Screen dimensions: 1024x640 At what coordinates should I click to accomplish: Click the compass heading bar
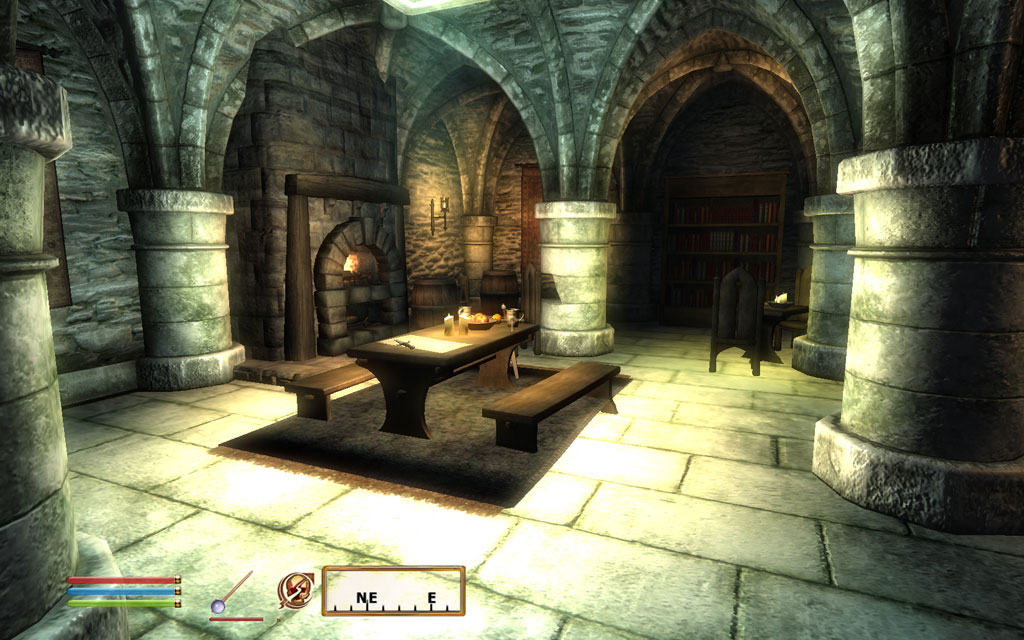point(393,591)
